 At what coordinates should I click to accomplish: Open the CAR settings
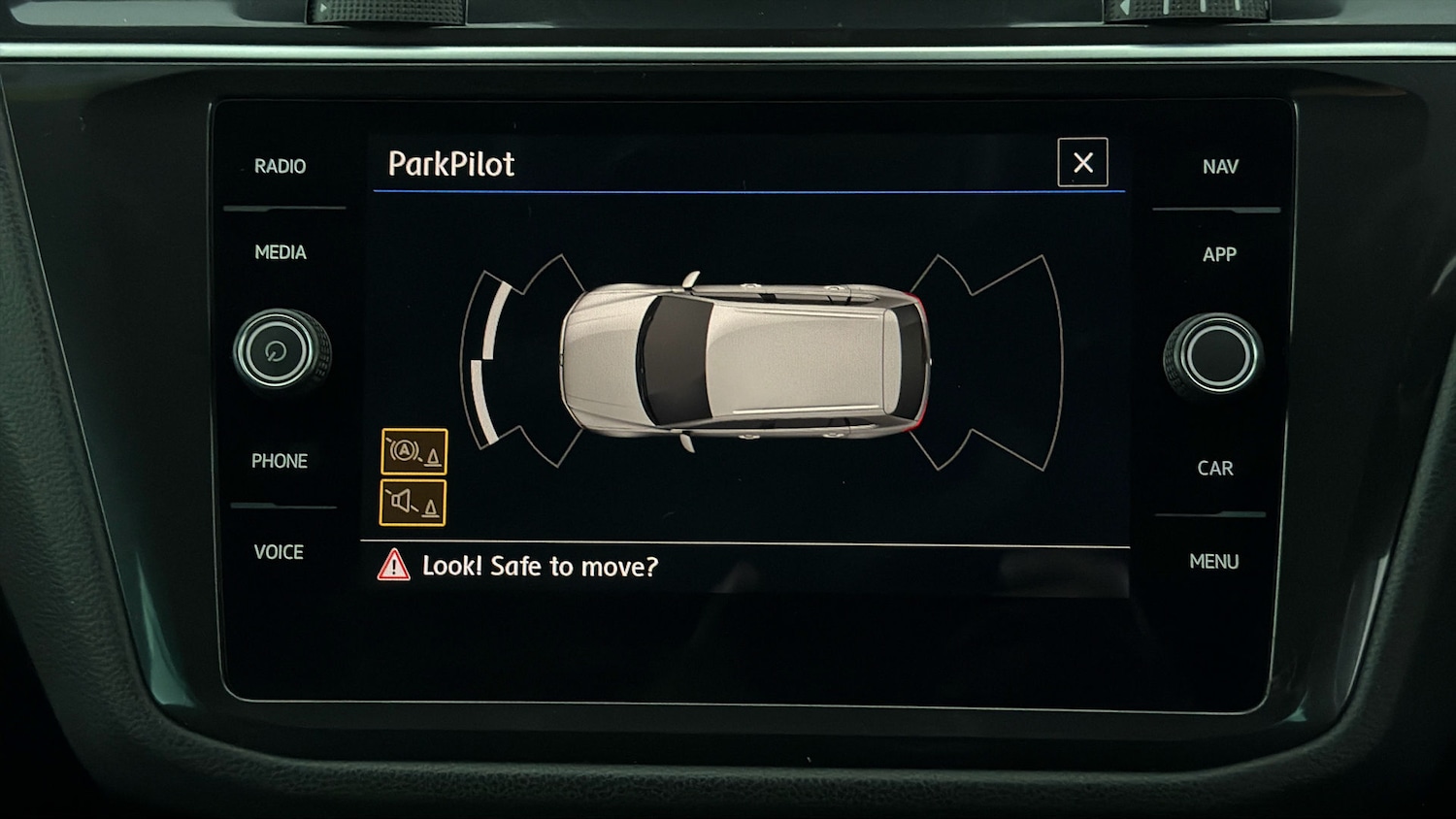1215,469
